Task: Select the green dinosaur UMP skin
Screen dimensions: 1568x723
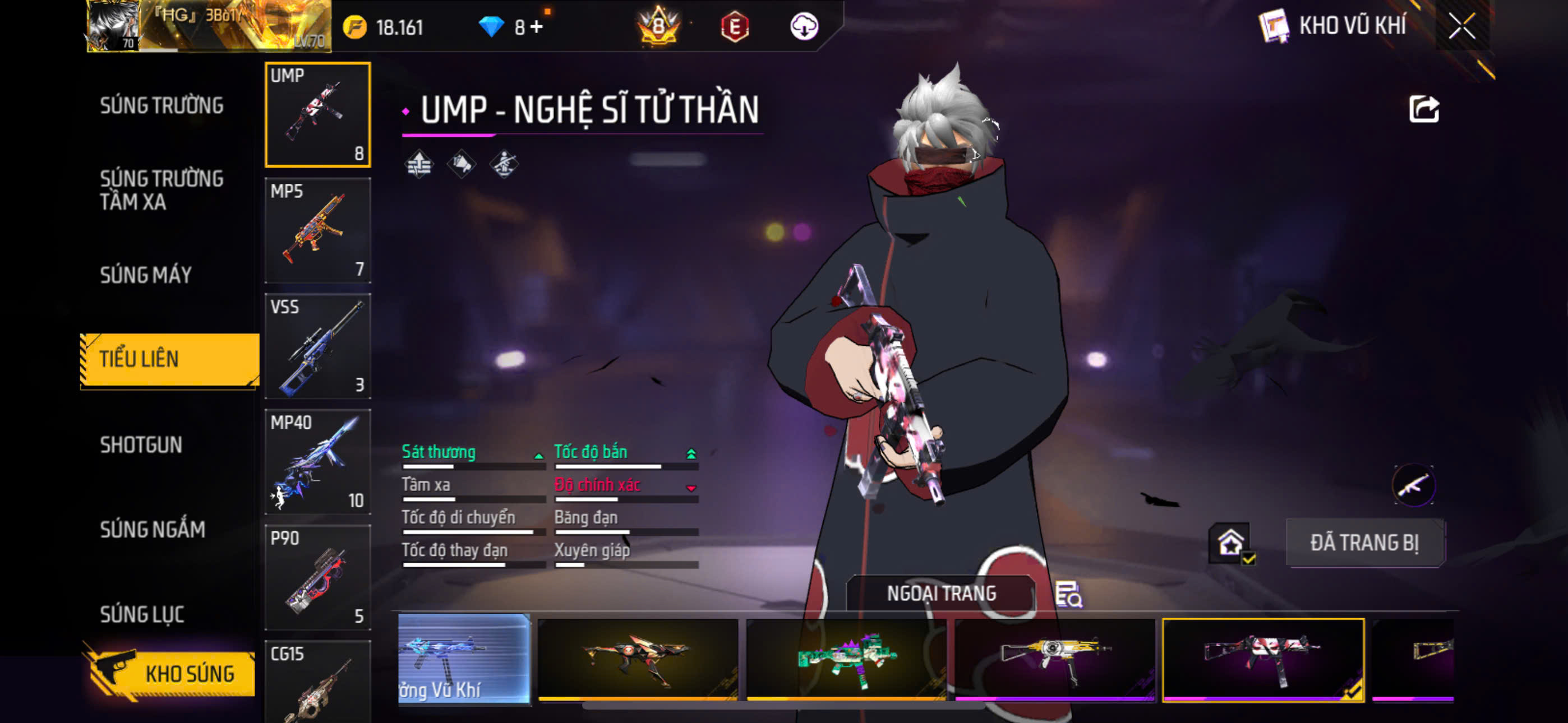Action: (x=846, y=660)
